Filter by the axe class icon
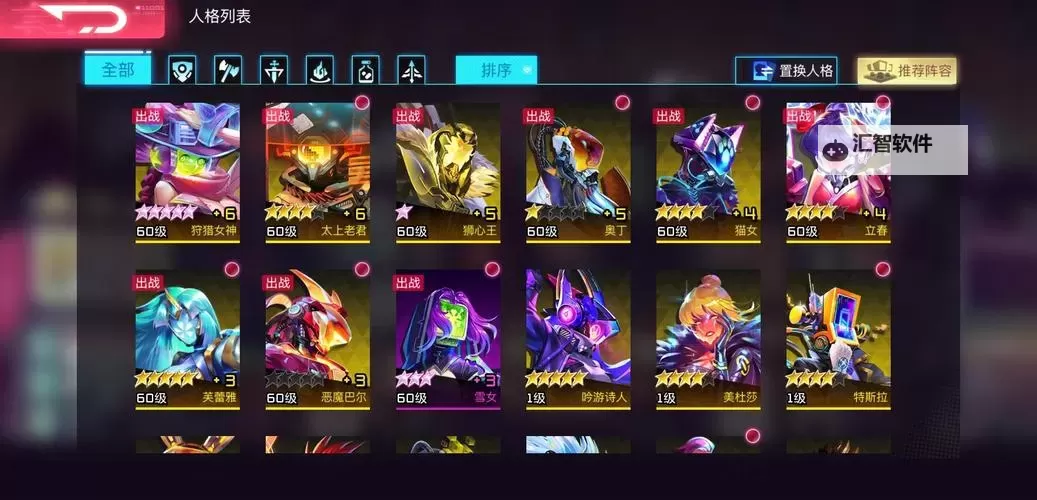The image size is (1037, 500). pos(227,70)
